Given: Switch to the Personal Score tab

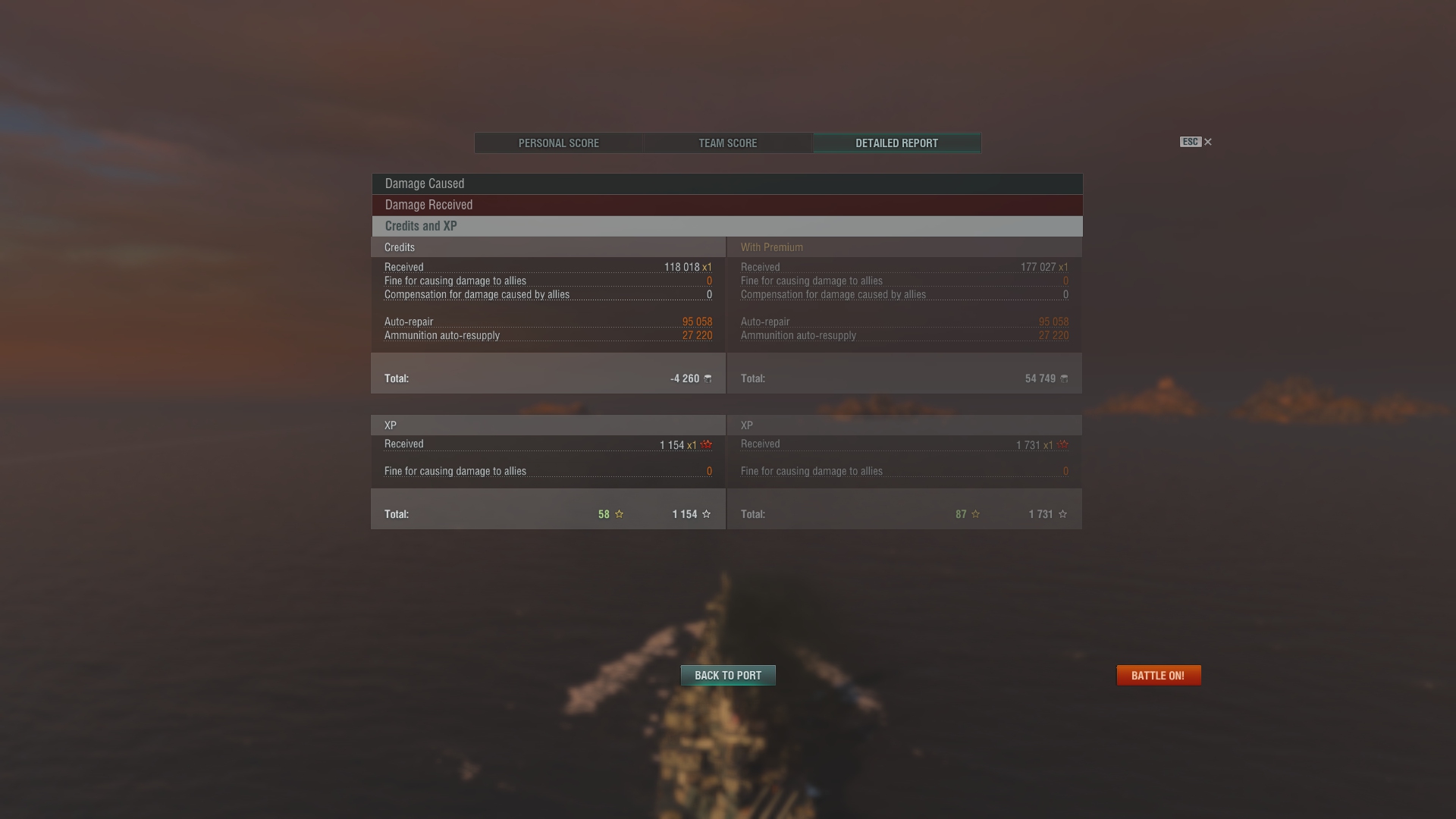Looking at the screenshot, I should pos(559,143).
